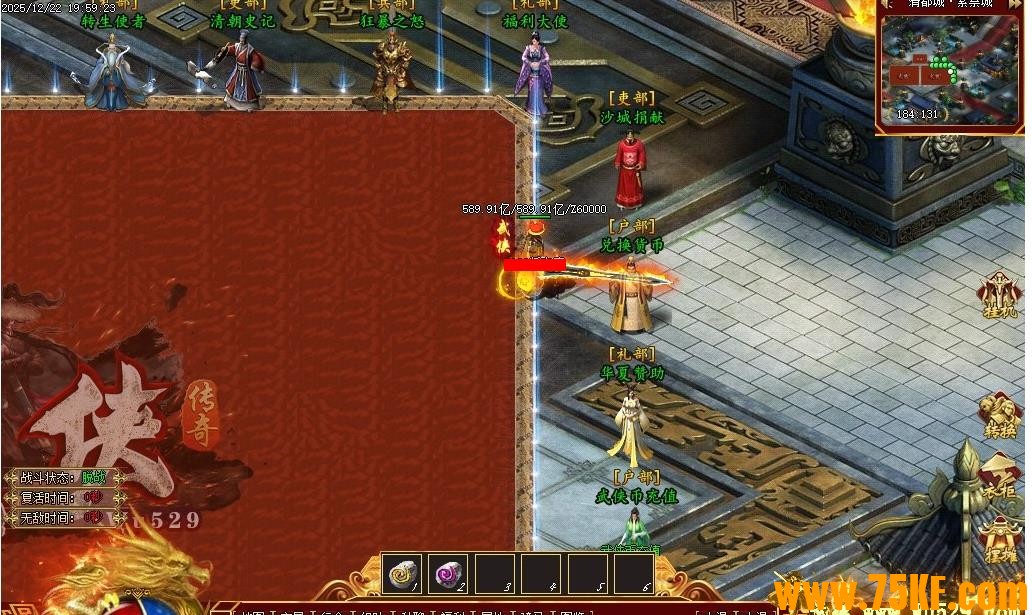The width and height of the screenshot is (1032, 615).
Task: Open the 转换 convert icon
Action: coord(998,414)
